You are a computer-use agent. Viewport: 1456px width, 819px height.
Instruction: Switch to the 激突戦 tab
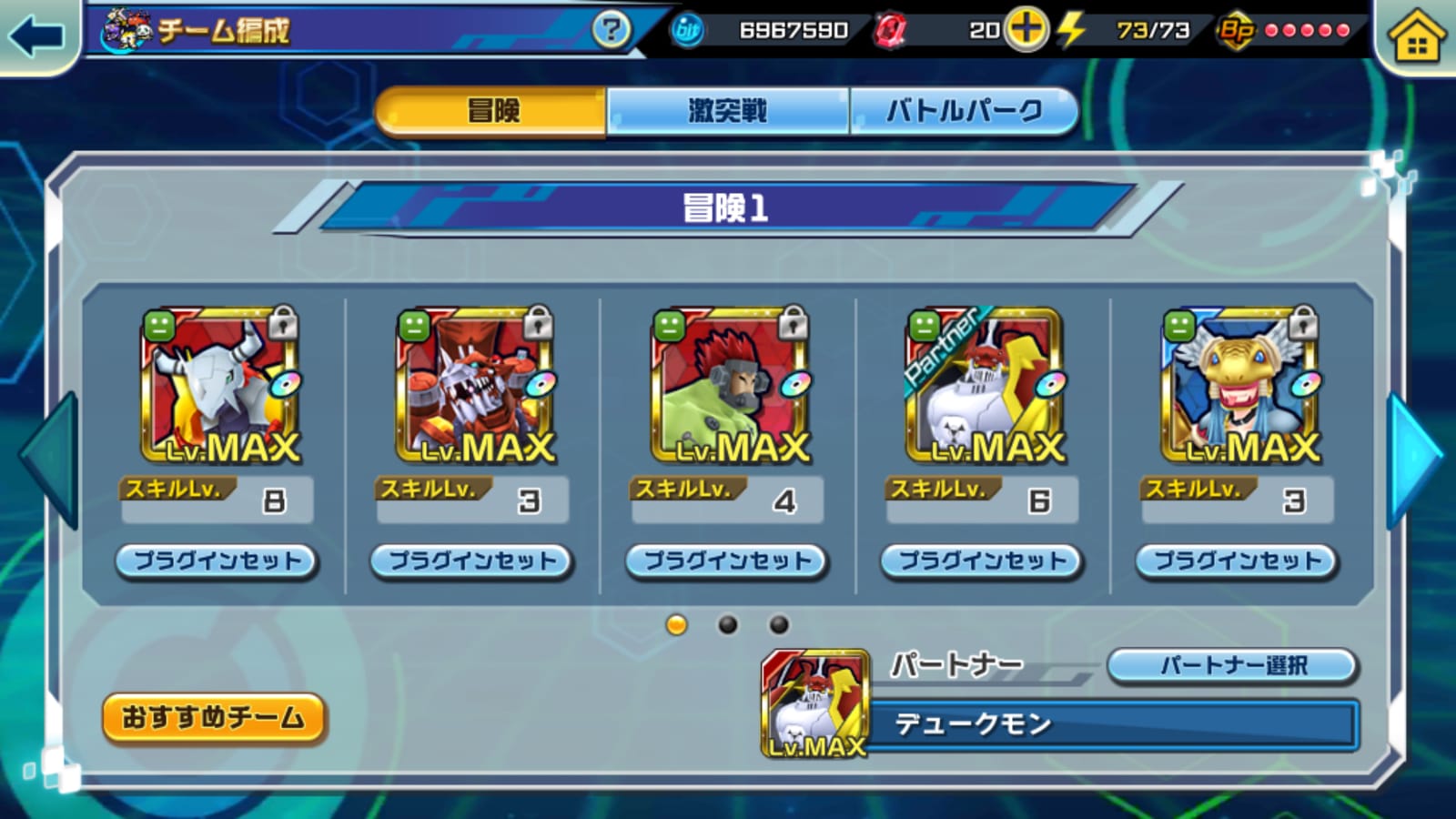727,111
